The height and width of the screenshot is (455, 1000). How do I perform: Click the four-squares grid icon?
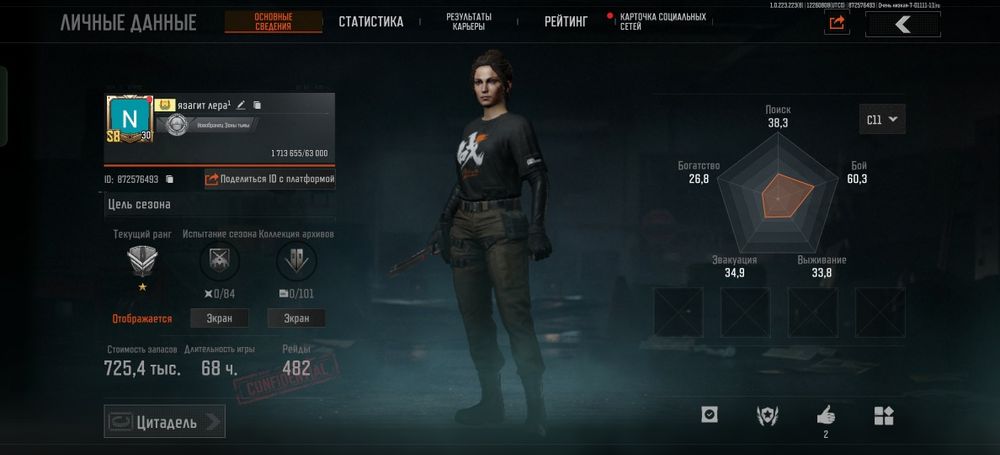884,415
